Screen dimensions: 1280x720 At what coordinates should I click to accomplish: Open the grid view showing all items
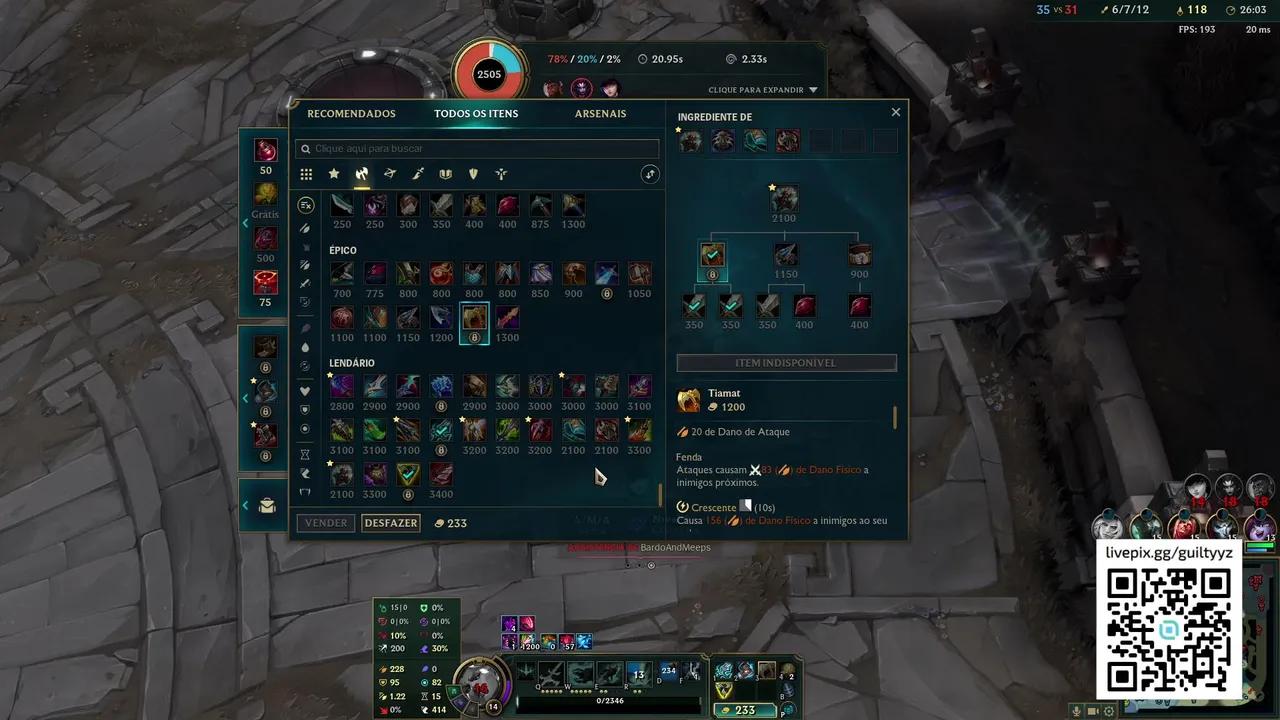coord(306,174)
